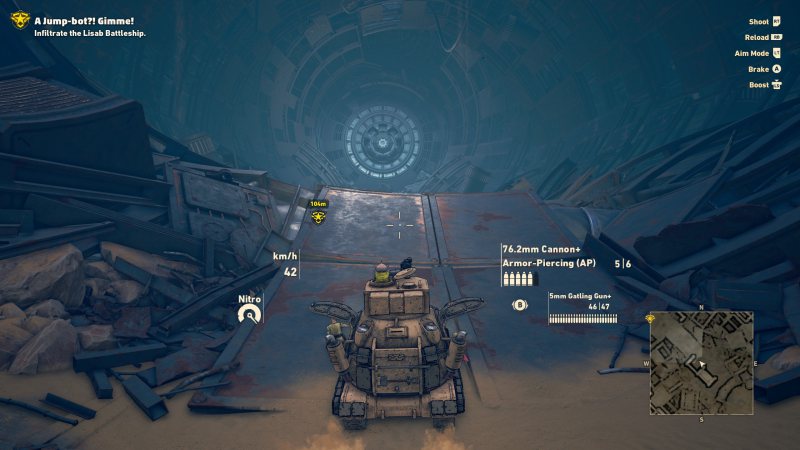
Task: Choose the 5mm Gatling Gun+ weapon
Action: point(578,297)
